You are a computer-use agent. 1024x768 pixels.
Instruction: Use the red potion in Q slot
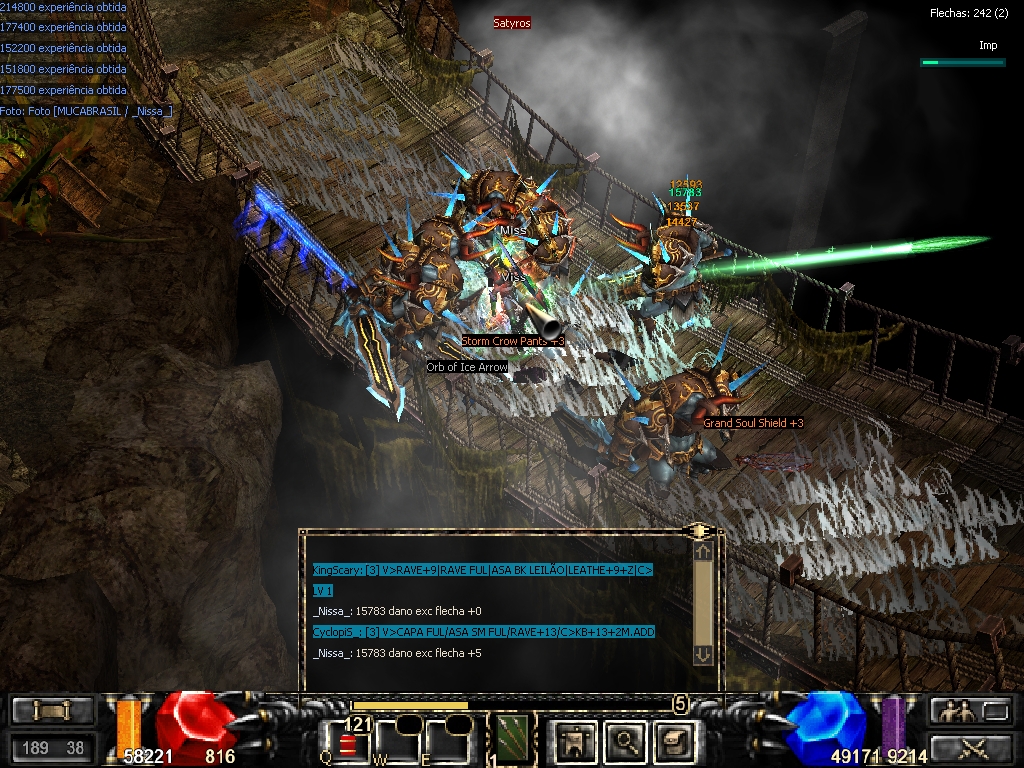coord(347,743)
